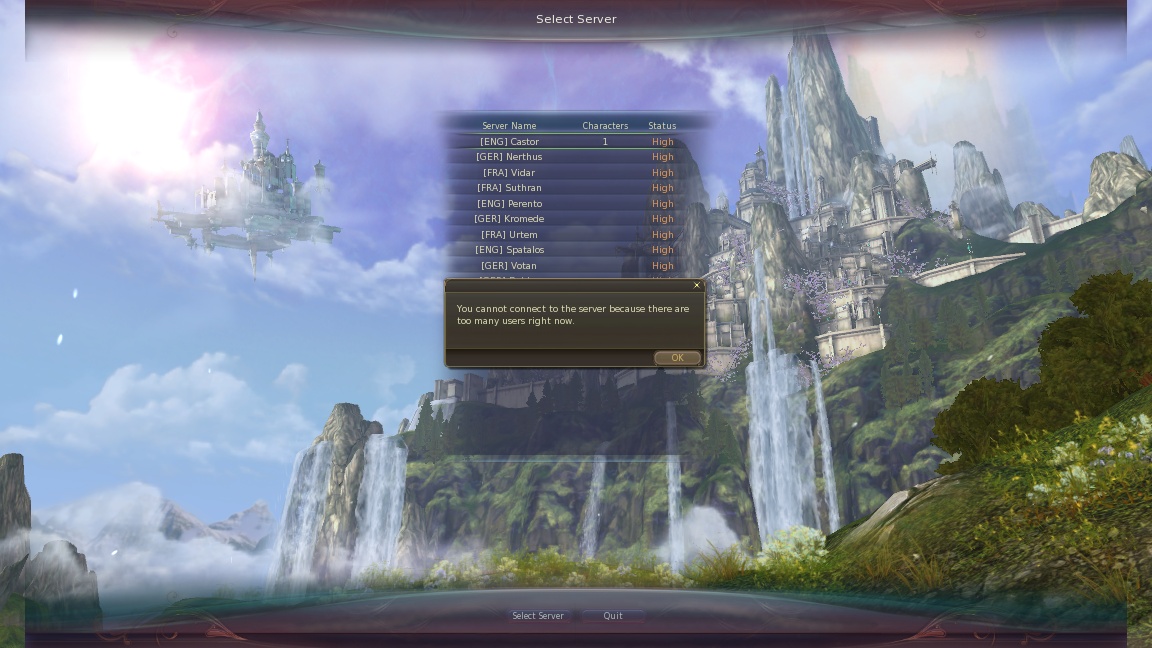The image size is (1152, 648).
Task: Confirm the error dialog with OK
Action: point(677,358)
